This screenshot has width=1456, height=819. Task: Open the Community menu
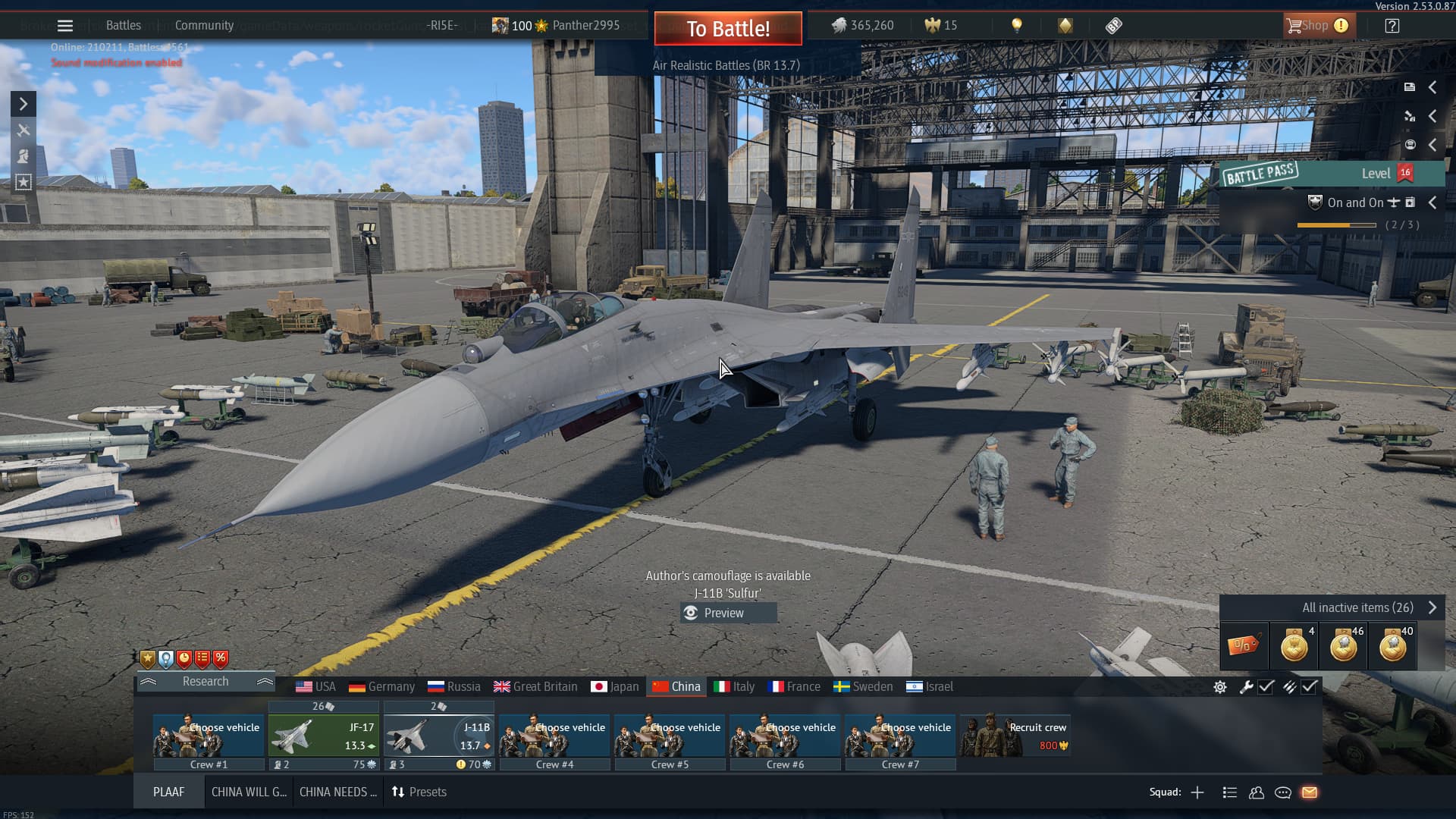(204, 26)
